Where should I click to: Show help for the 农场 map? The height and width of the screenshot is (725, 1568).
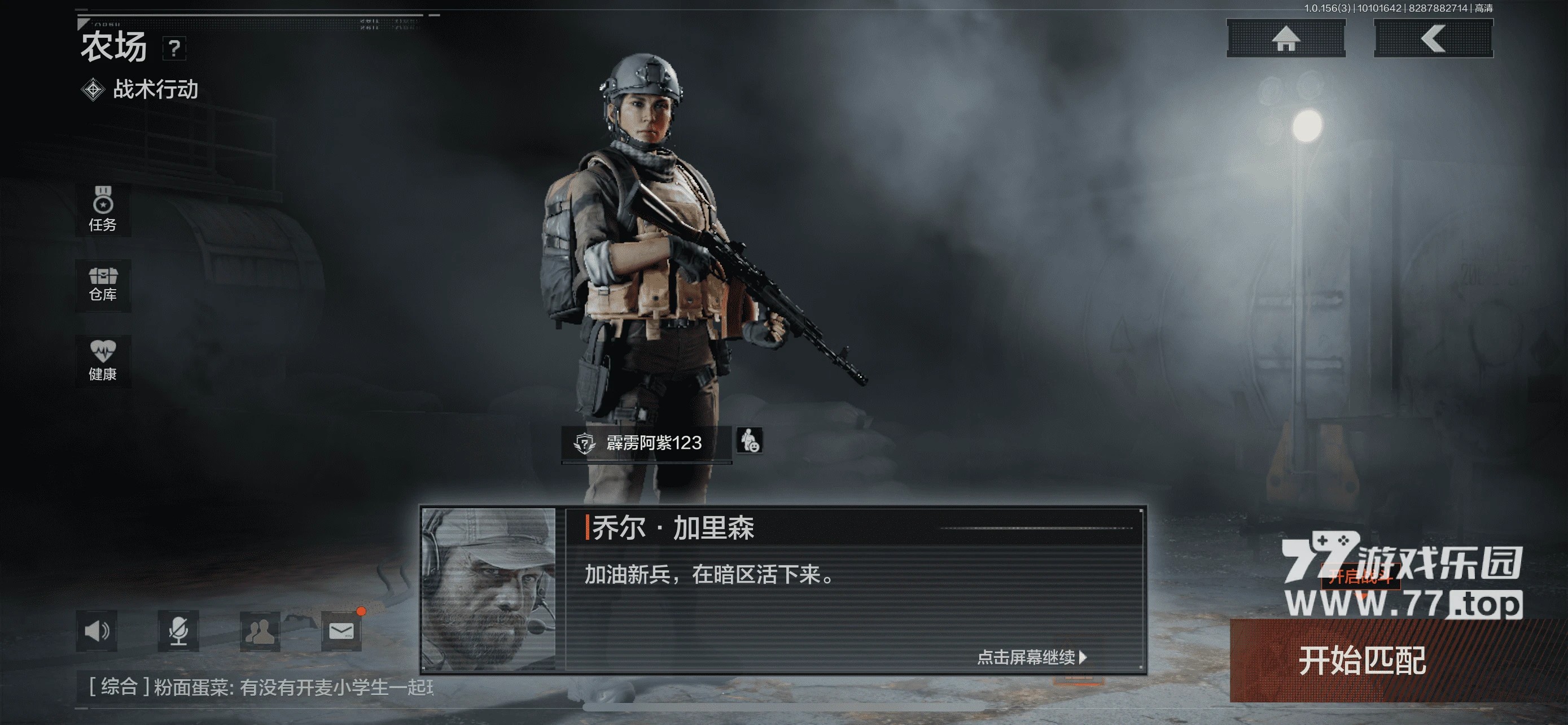(174, 48)
